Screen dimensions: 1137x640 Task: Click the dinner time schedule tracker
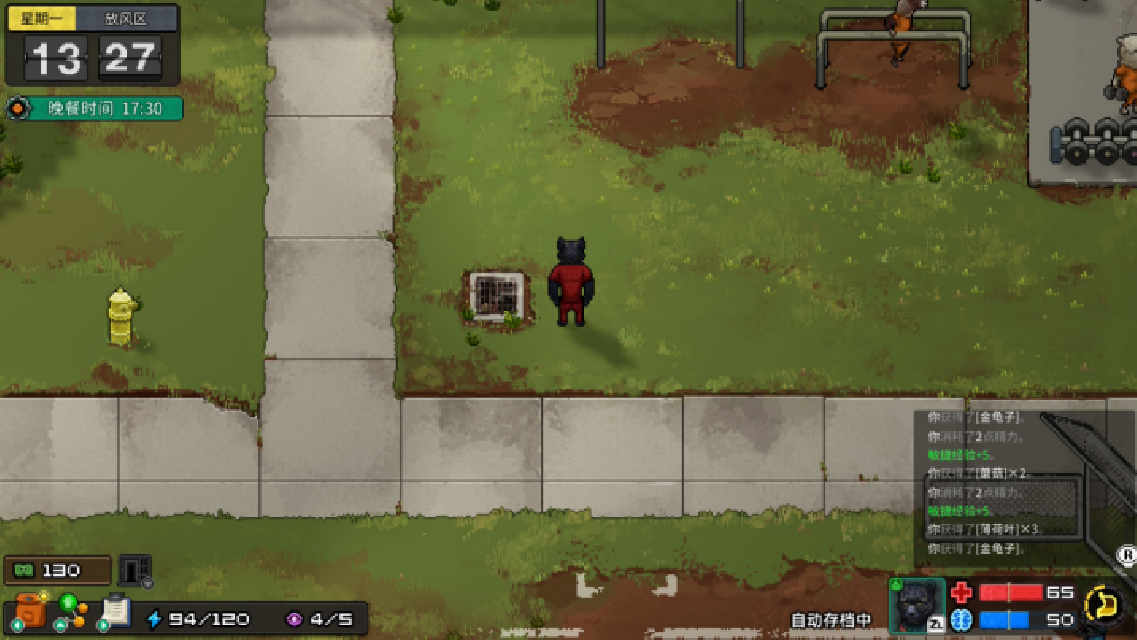point(94,108)
